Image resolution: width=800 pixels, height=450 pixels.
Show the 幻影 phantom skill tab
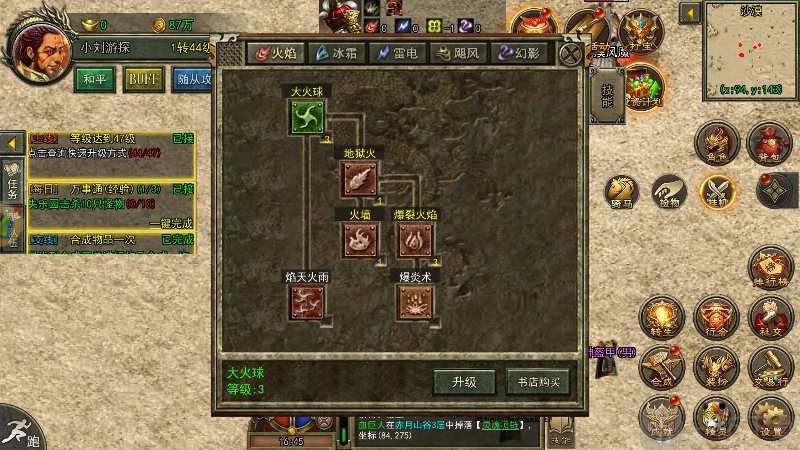pos(519,53)
